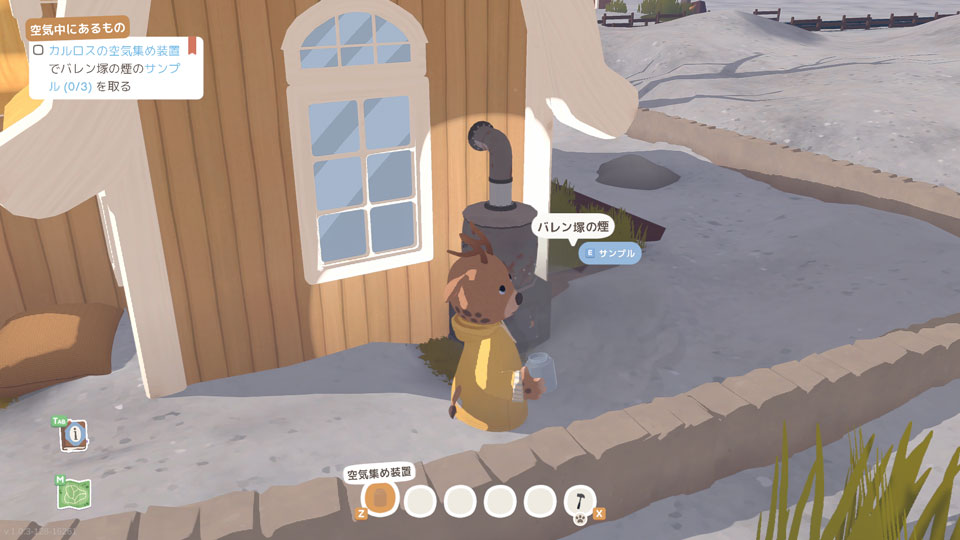
Task: Select the air collector hotbar slot
Action: click(x=380, y=498)
